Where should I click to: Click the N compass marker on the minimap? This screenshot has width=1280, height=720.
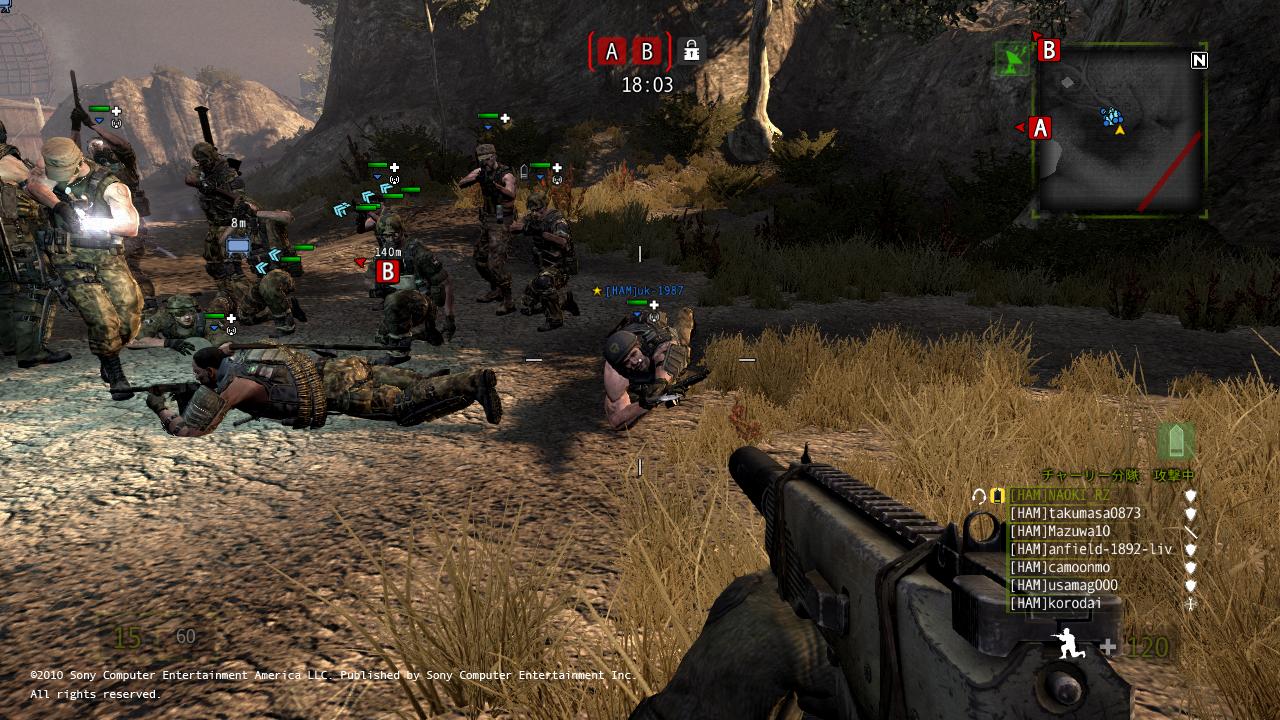click(x=1199, y=60)
